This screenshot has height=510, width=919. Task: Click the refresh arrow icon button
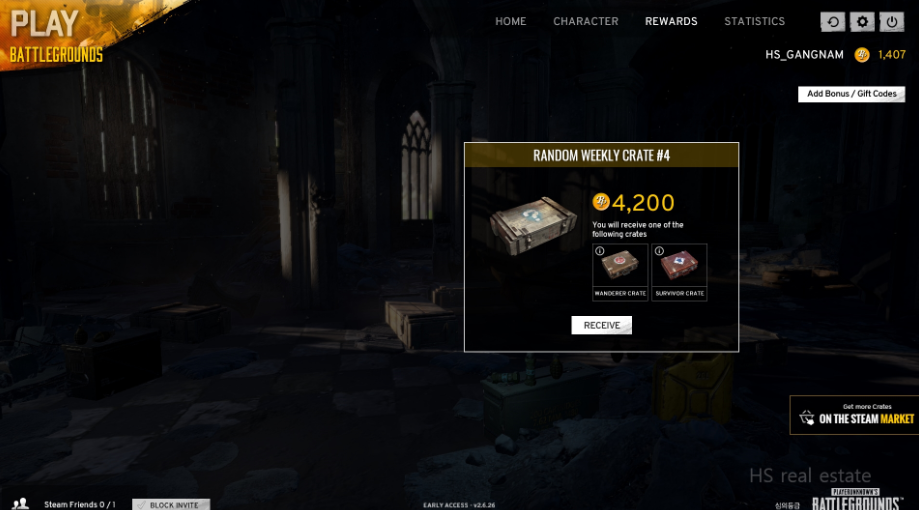832,22
